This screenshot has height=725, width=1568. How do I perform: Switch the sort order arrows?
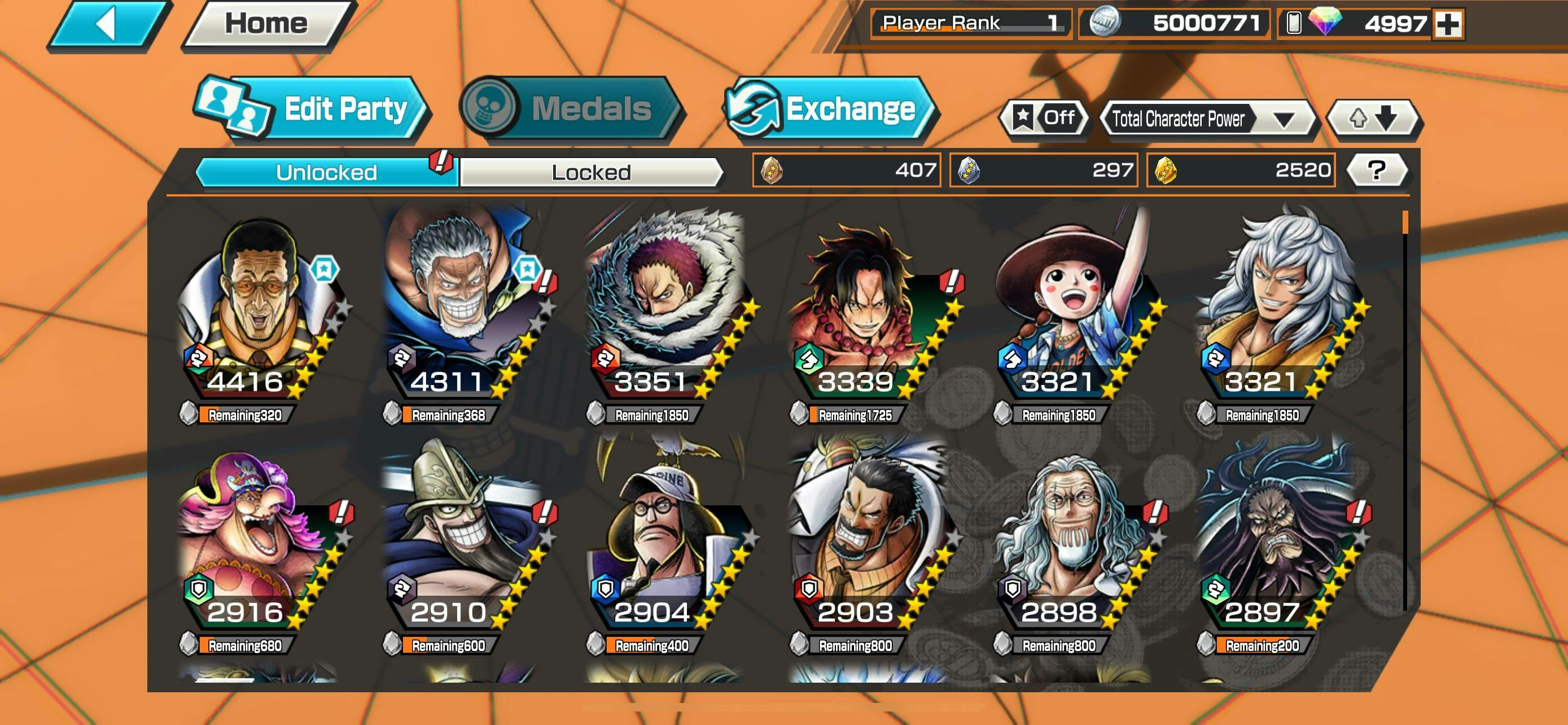1373,118
